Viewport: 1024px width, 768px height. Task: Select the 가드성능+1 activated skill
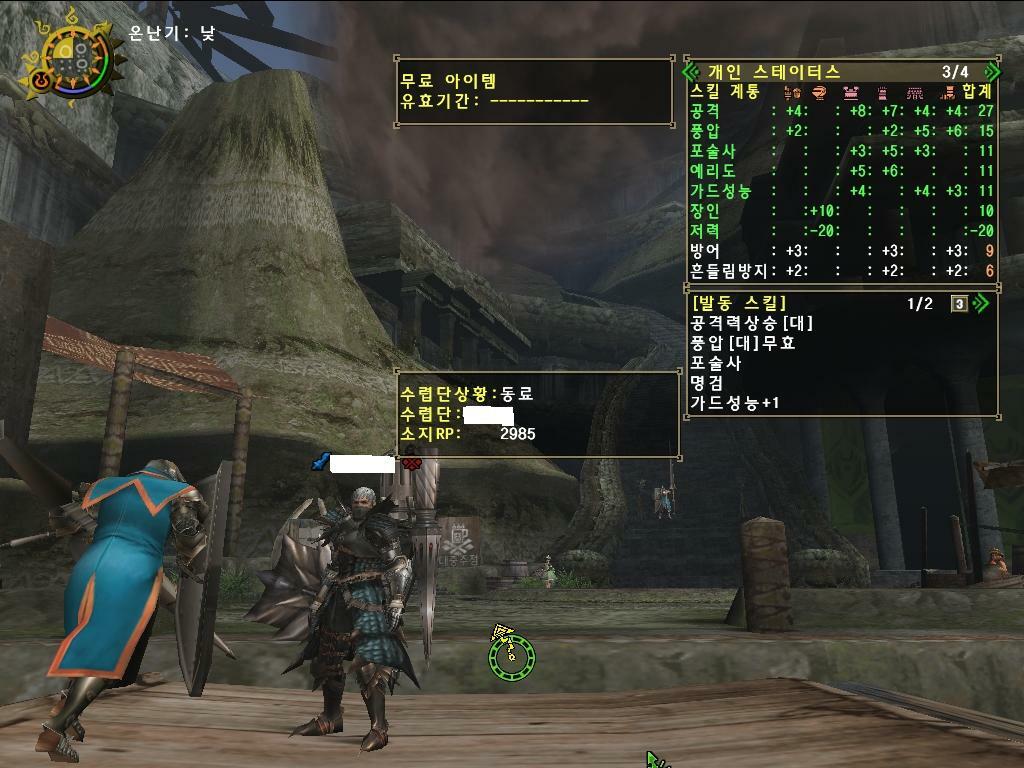click(735, 403)
